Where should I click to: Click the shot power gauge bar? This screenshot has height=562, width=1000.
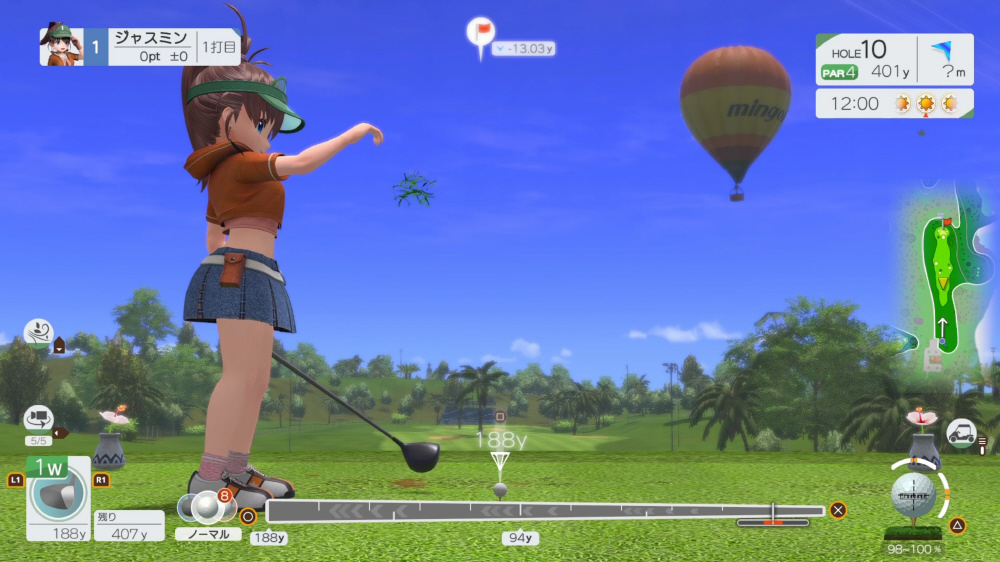545,511
